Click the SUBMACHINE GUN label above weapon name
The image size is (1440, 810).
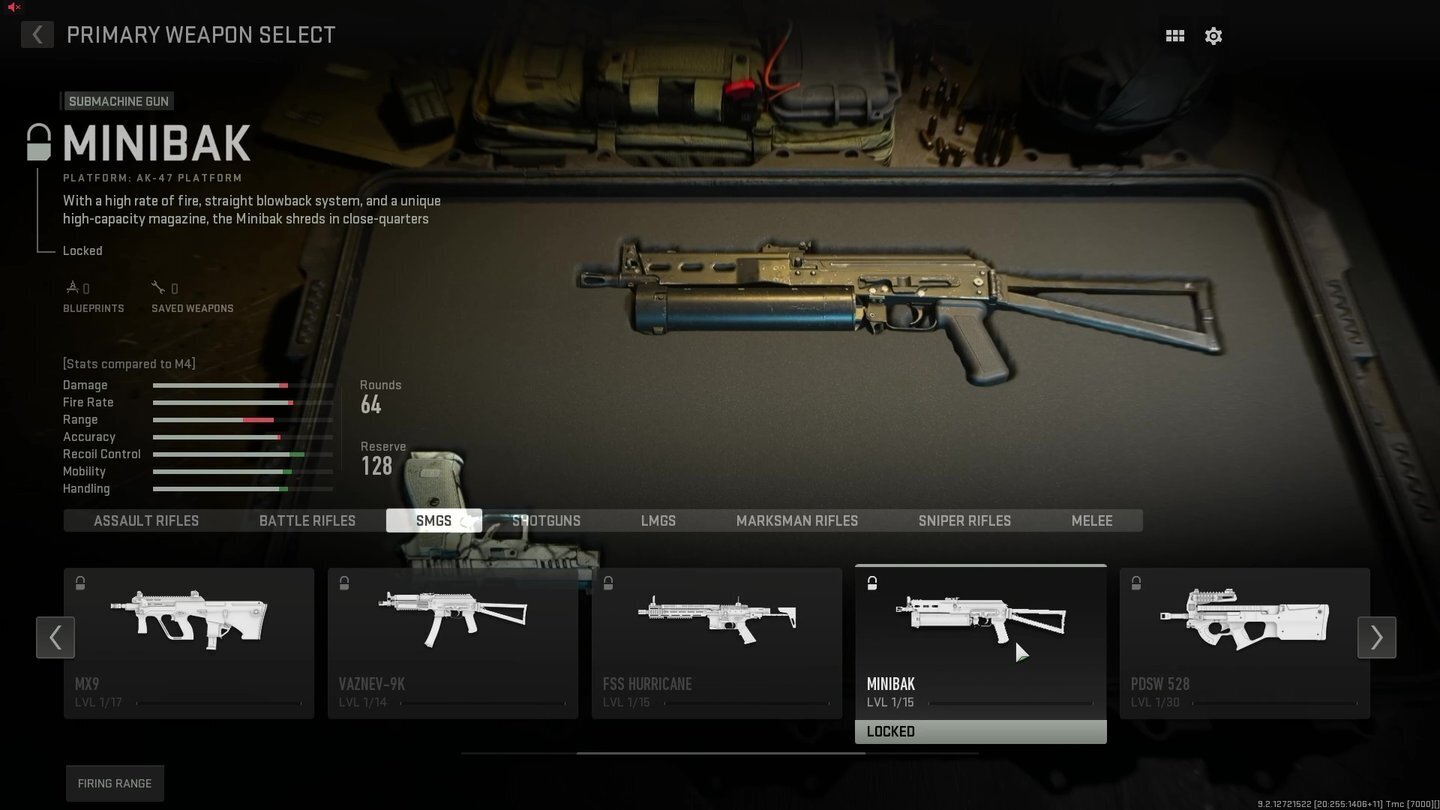tap(118, 100)
